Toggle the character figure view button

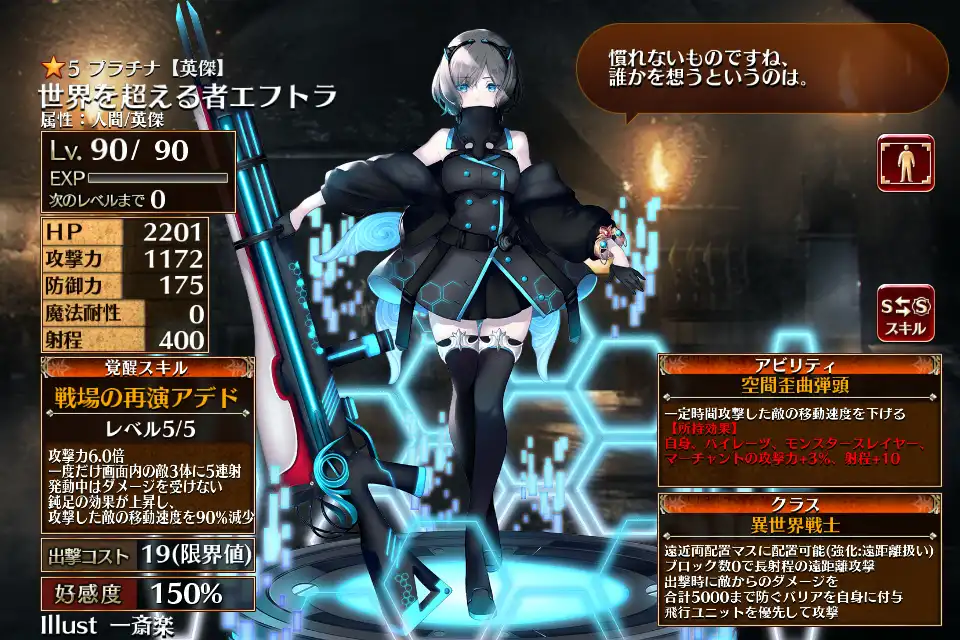[905, 164]
